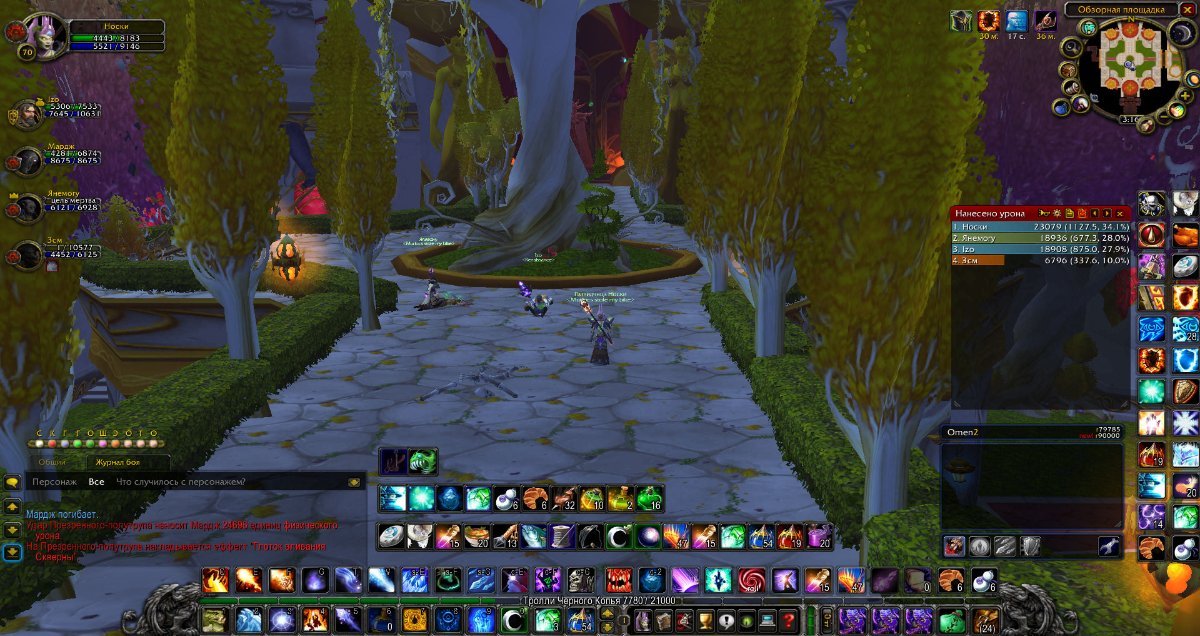The image size is (1200, 636).
Task: Open the red question mark help button
Action: coord(790,620)
